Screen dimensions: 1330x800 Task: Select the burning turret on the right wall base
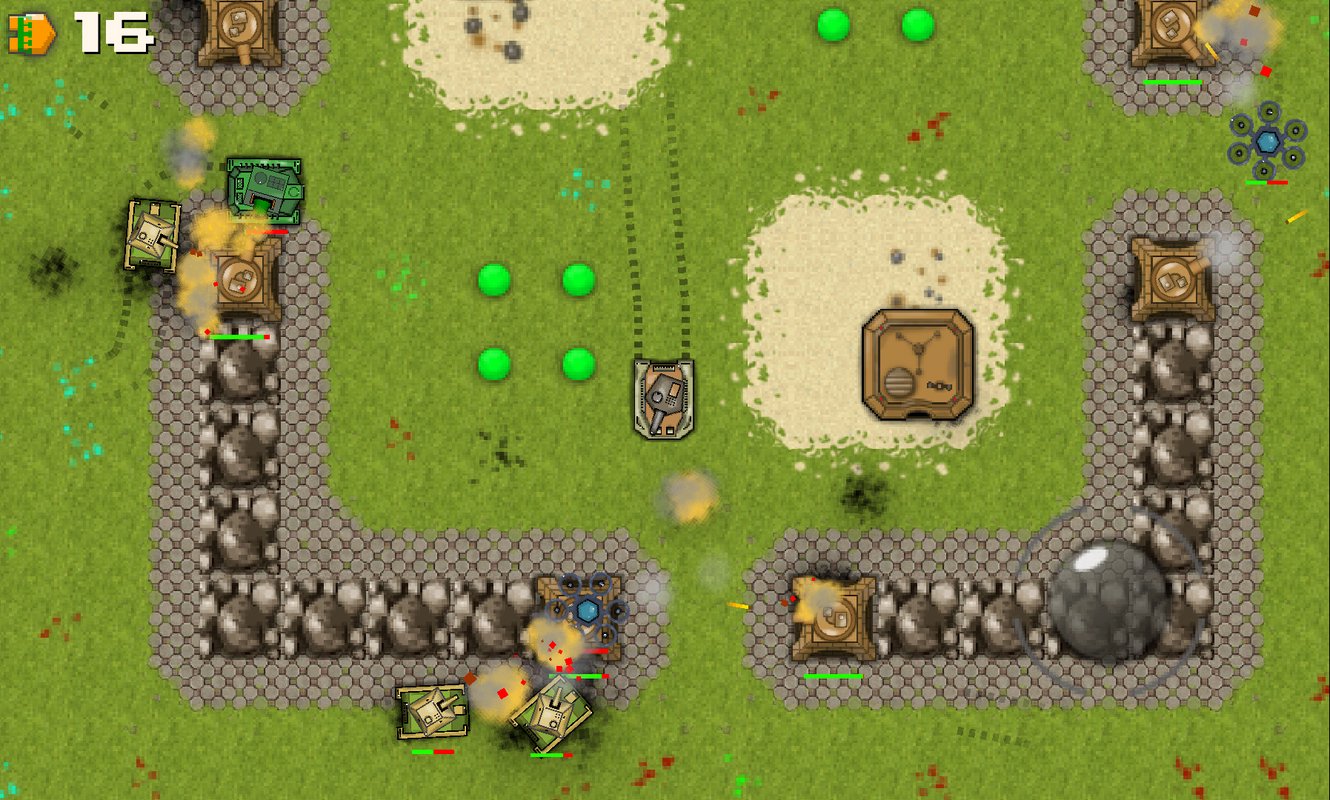pos(832,618)
